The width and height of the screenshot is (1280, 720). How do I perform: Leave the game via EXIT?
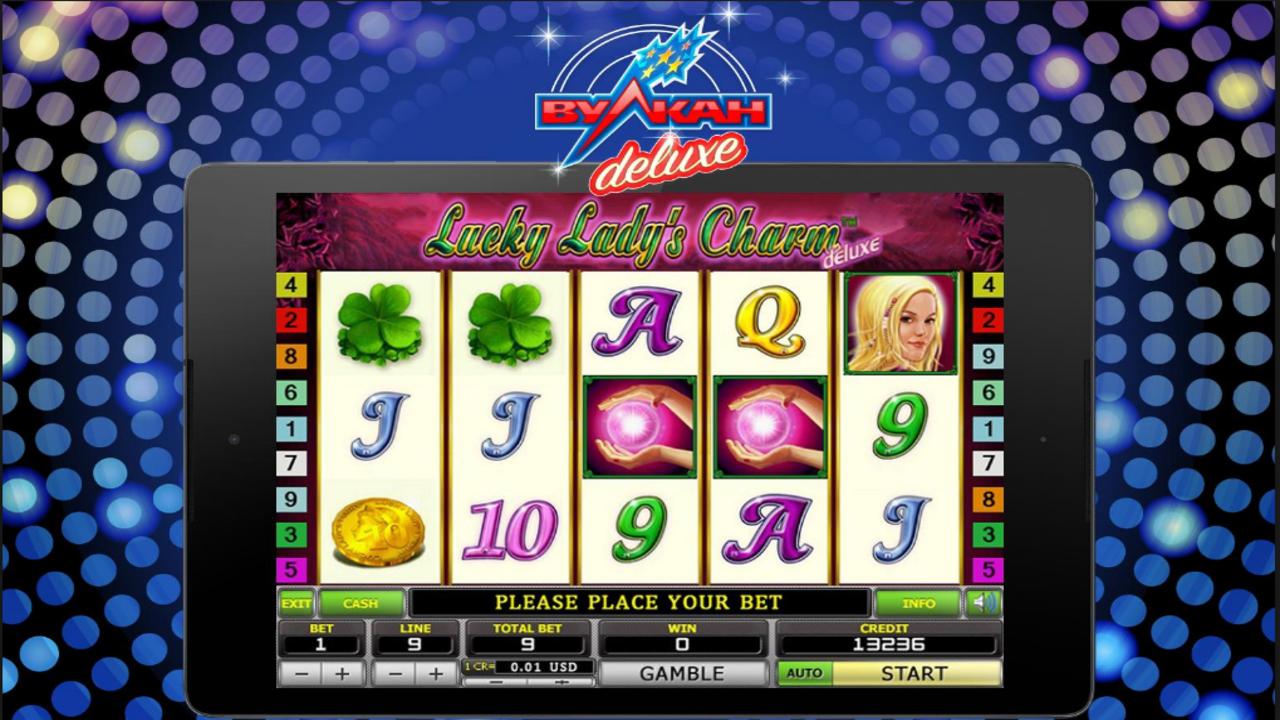(x=294, y=602)
